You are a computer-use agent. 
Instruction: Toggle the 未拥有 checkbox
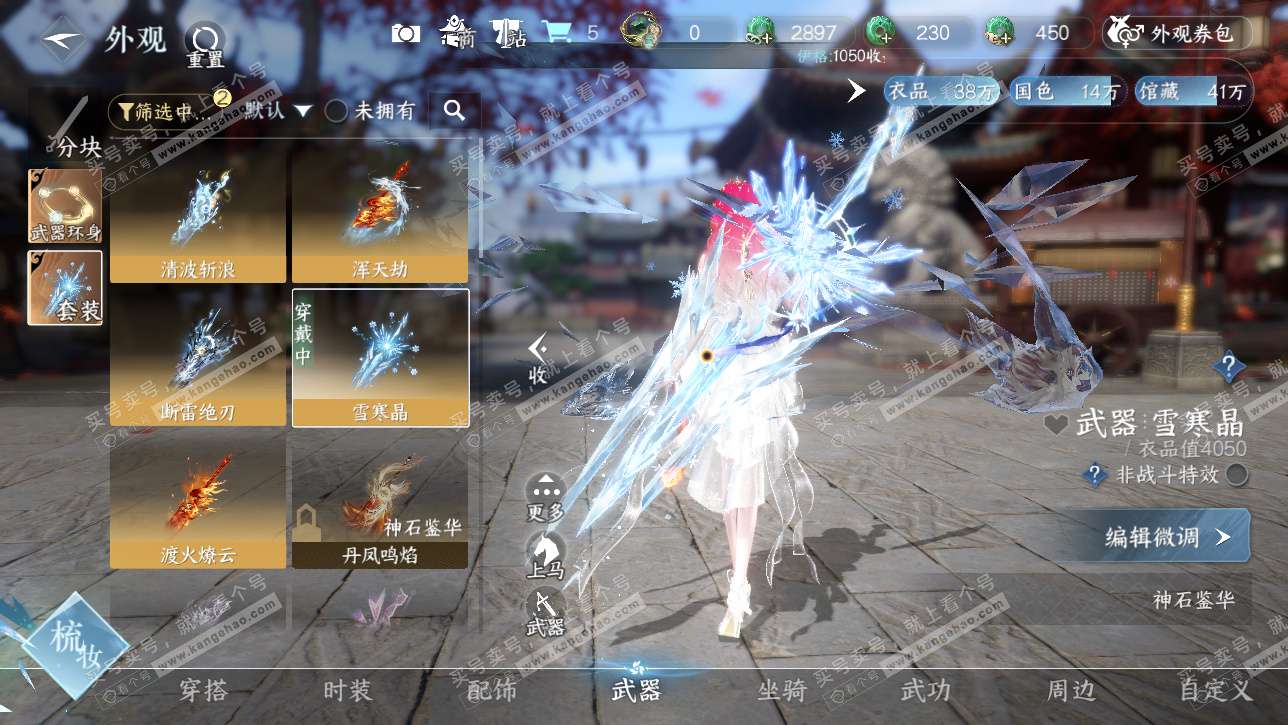[337, 111]
